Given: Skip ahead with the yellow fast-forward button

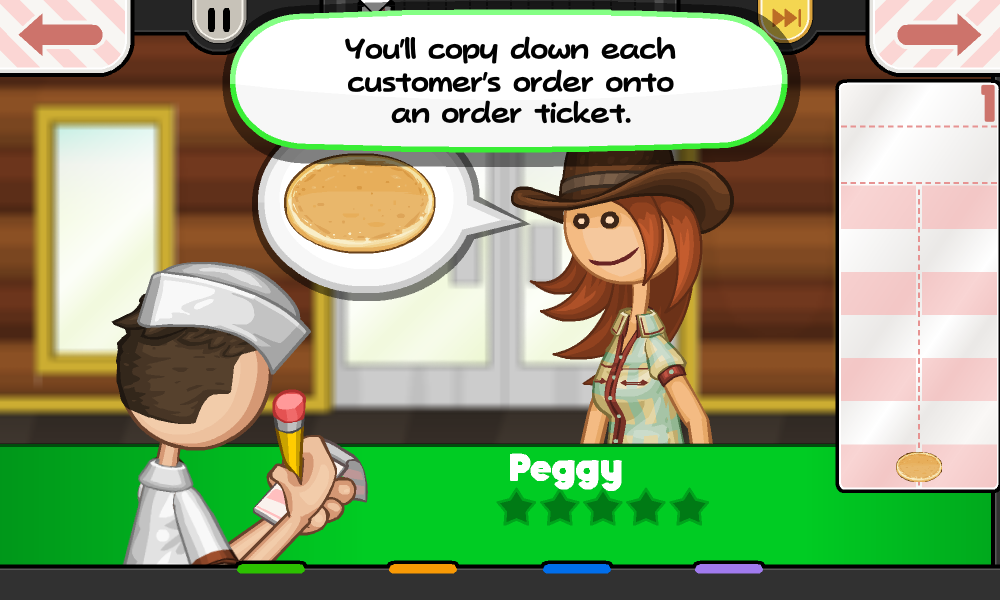Looking at the screenshot, I should coord(786,19).
